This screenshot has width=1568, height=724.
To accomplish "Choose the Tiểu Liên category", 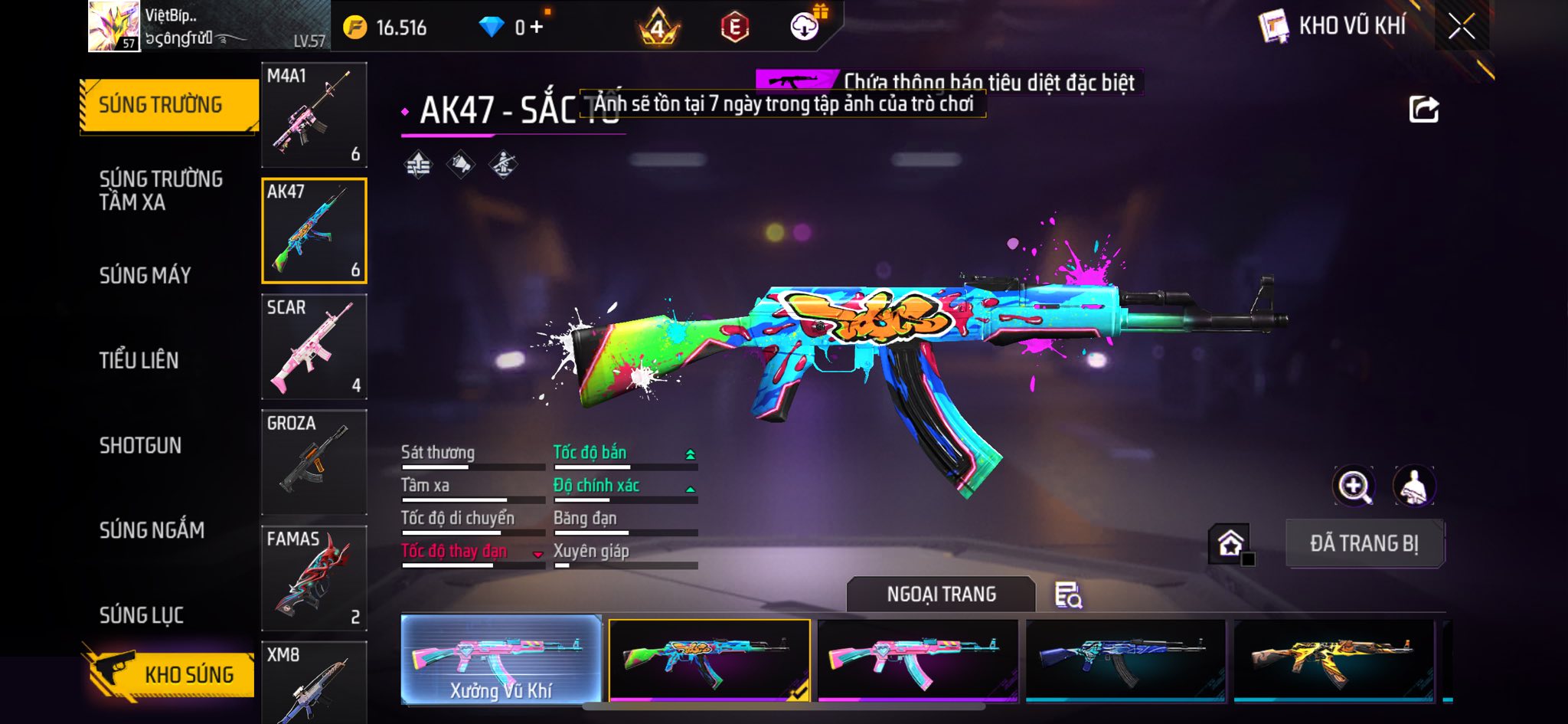I will pyautogui.click(x=139, y=360).
